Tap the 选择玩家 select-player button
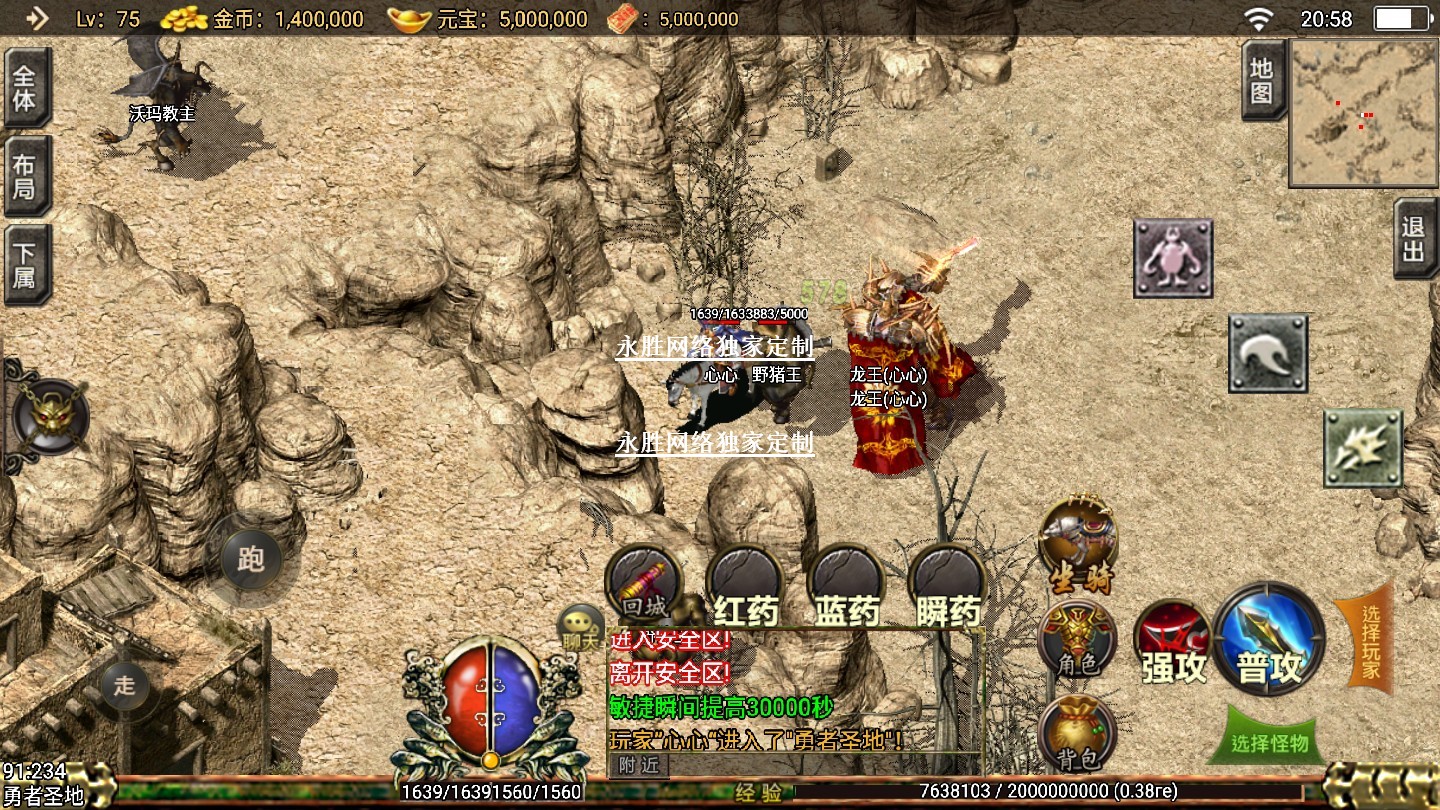This screenshot has width=1440, height=810. pos(1365,640)
